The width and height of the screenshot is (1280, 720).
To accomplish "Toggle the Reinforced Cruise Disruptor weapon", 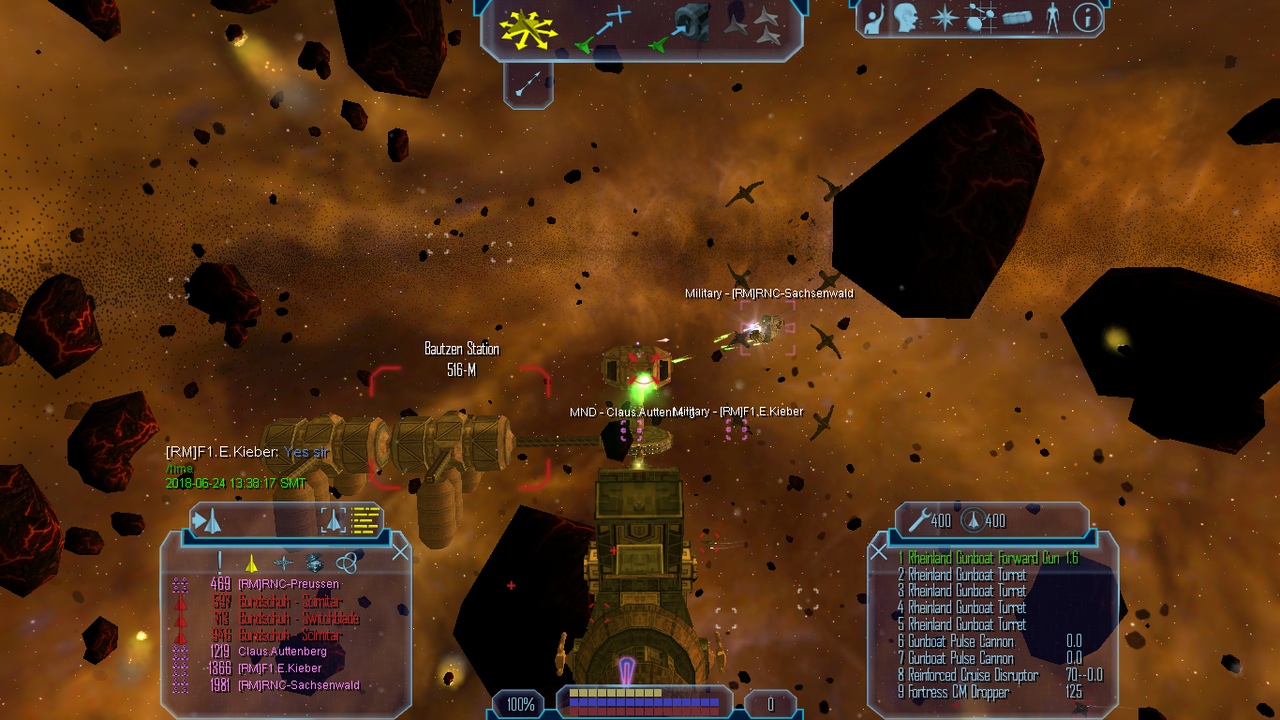I will 972,676.
